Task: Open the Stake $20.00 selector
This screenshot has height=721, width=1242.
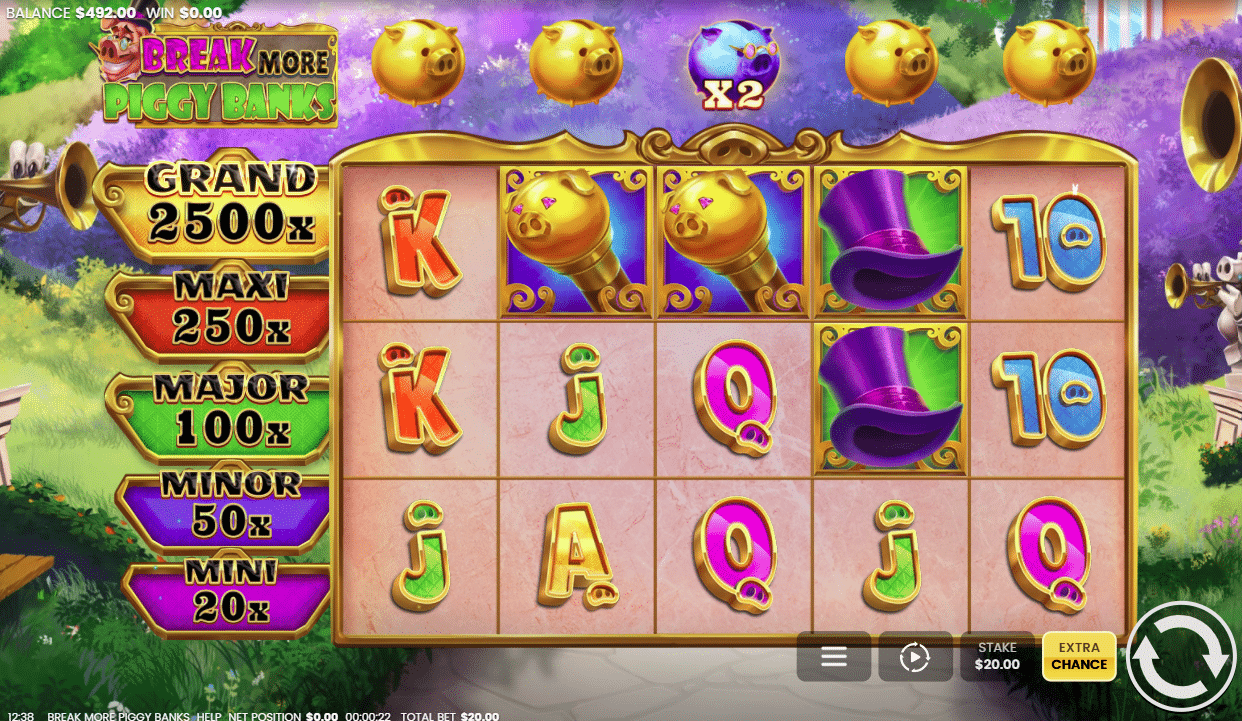Action: click(998, 656)
